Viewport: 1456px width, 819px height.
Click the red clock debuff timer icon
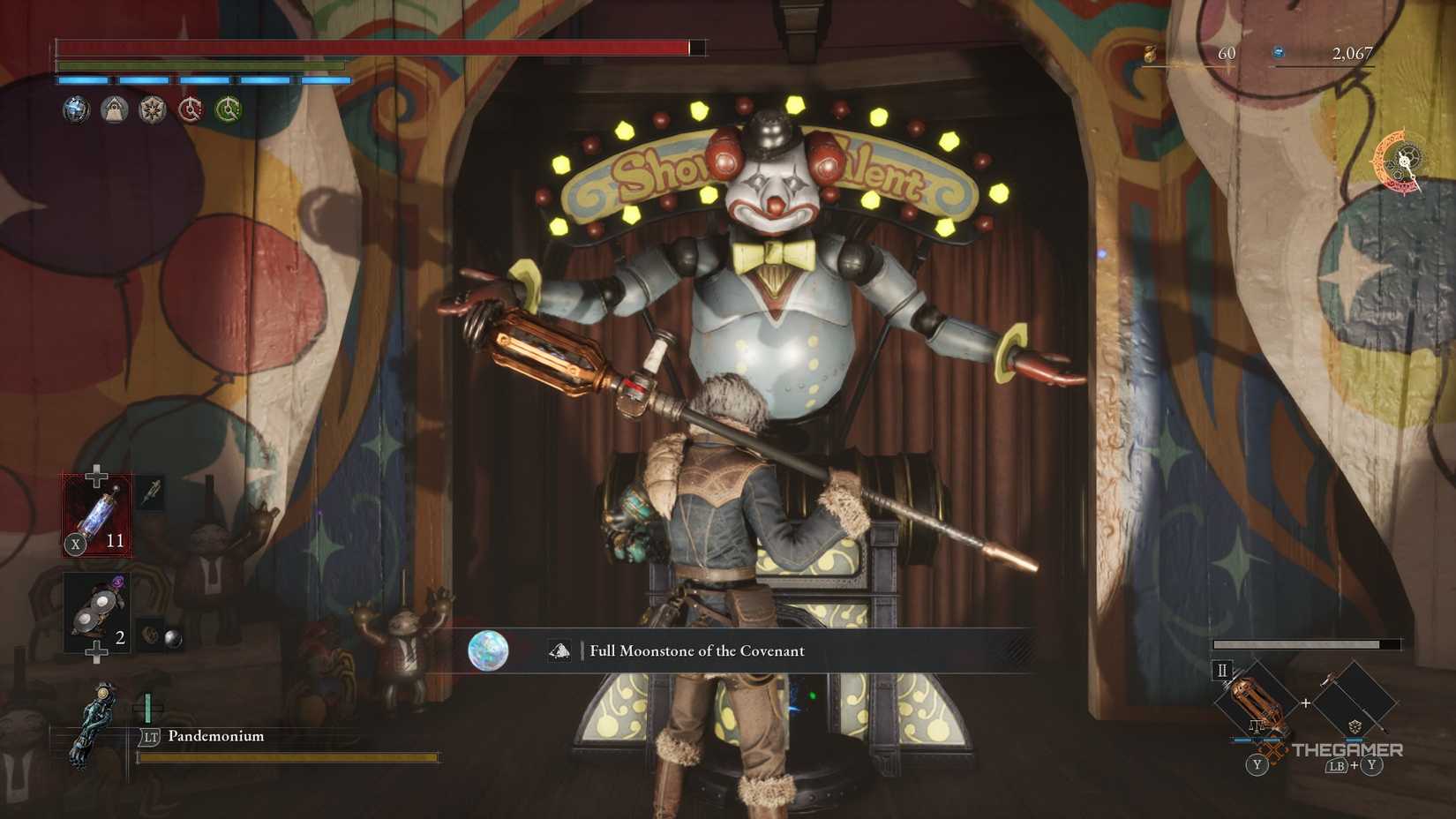tap(189, 109)
